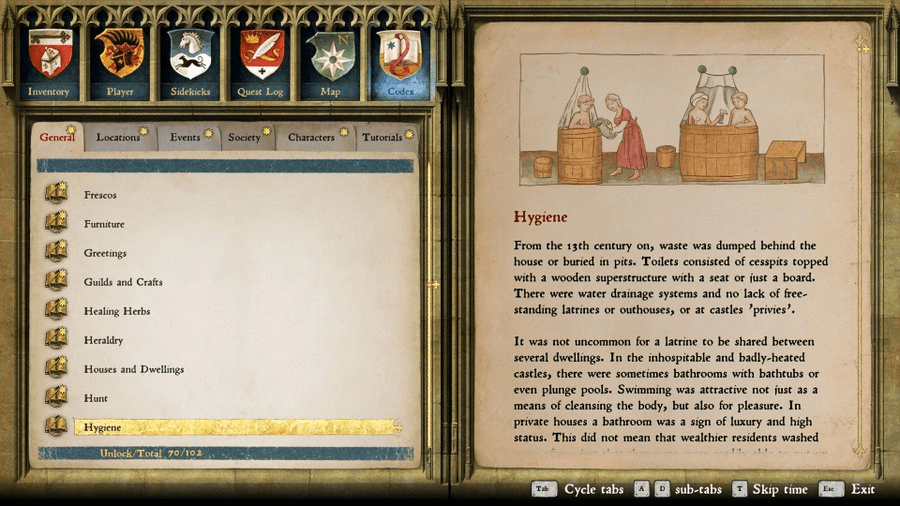The image size is (900, 506).
Task: Select the Heraldry codex entry
Action: [x=104, y=340]
